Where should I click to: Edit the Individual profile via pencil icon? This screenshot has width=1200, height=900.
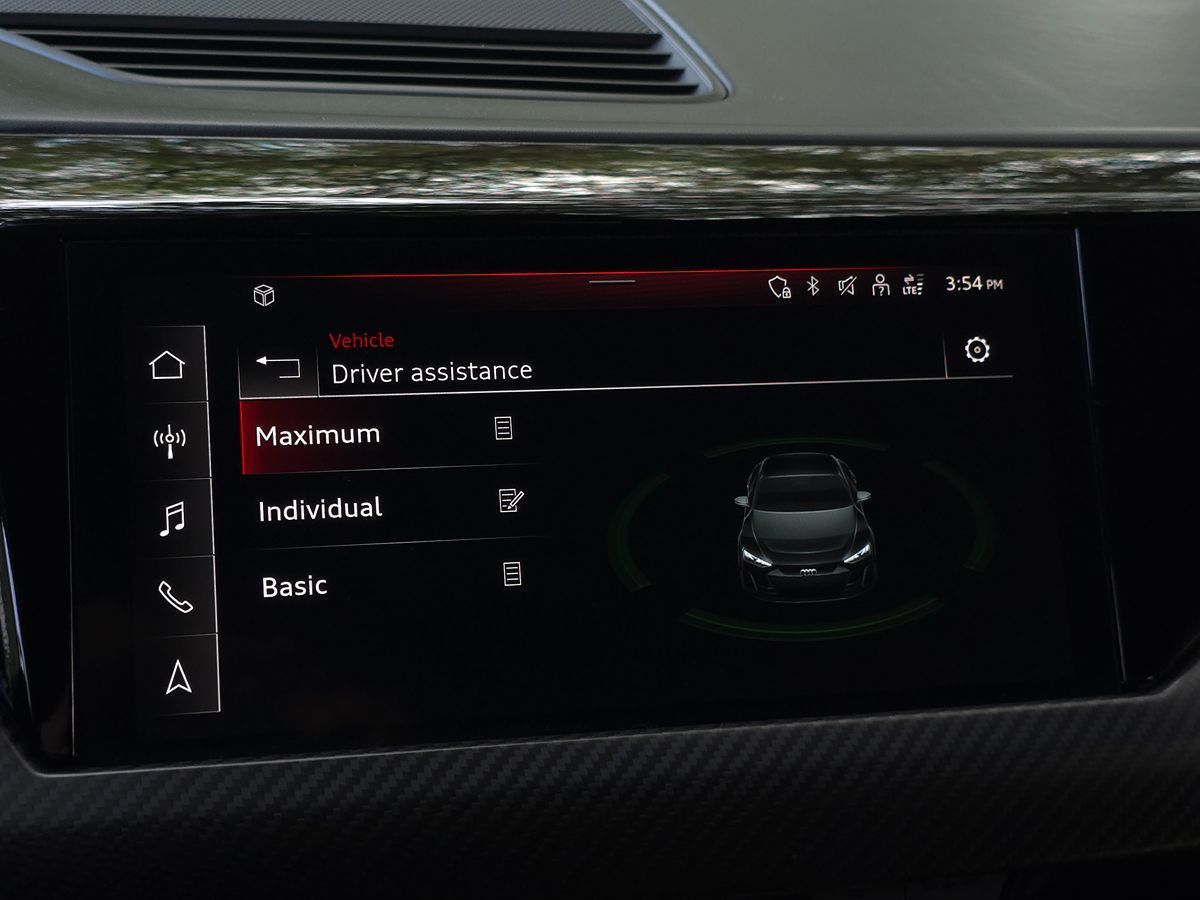510,501
